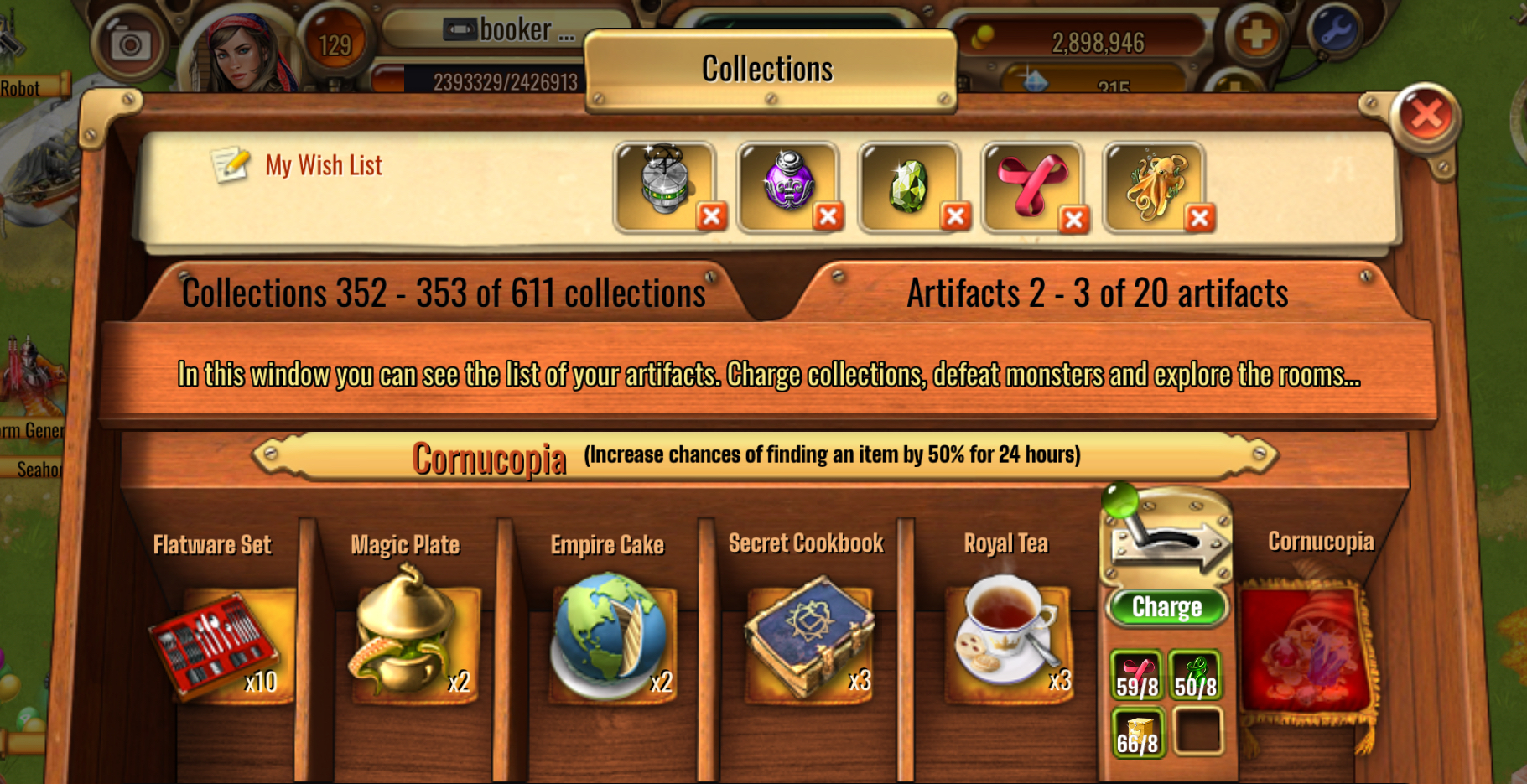Switch to the Collections tab
This screenshot has height=784, width=1527.
pos(444,293)
